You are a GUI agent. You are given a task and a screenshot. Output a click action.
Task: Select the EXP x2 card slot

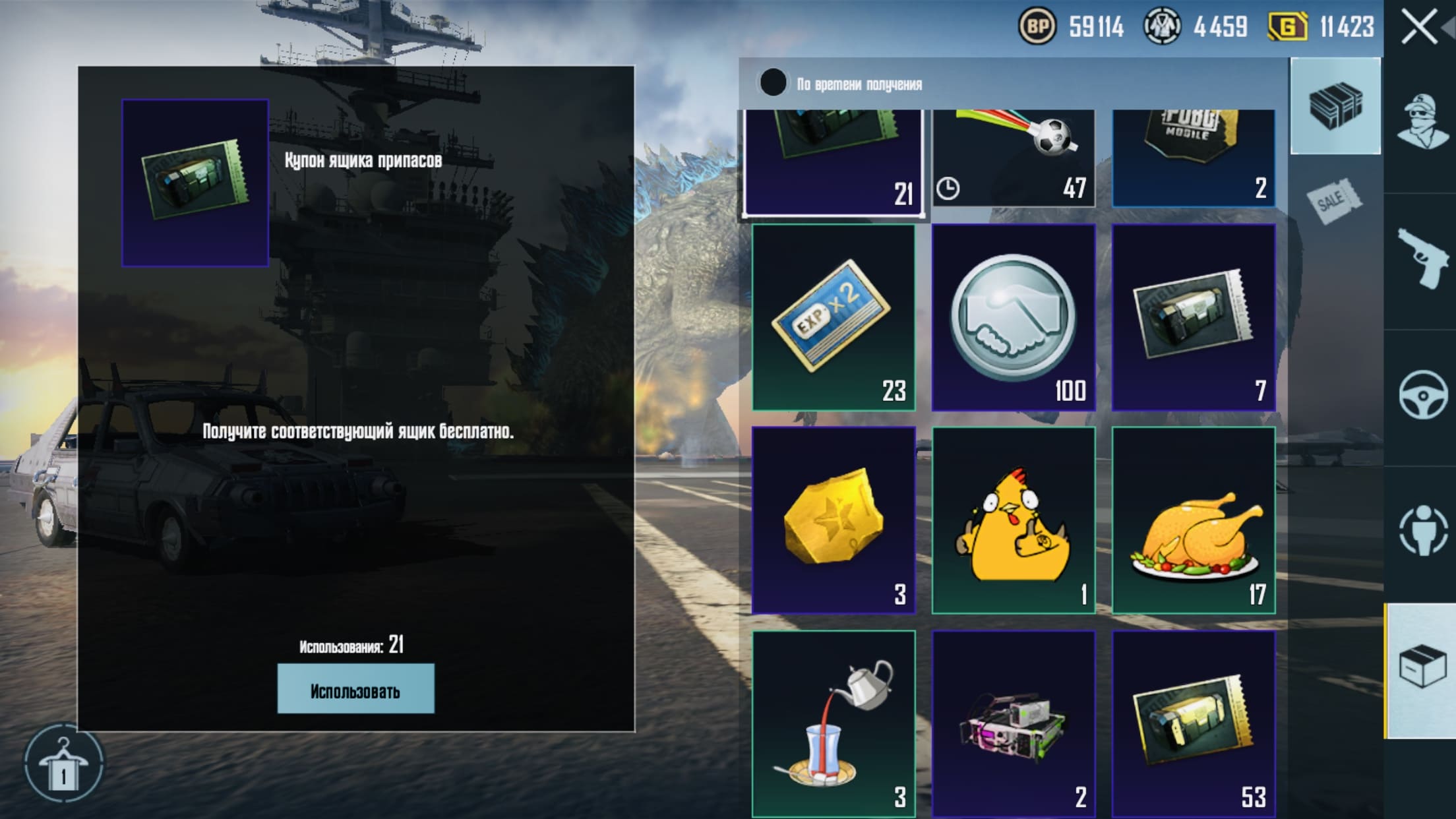[834, 317]
